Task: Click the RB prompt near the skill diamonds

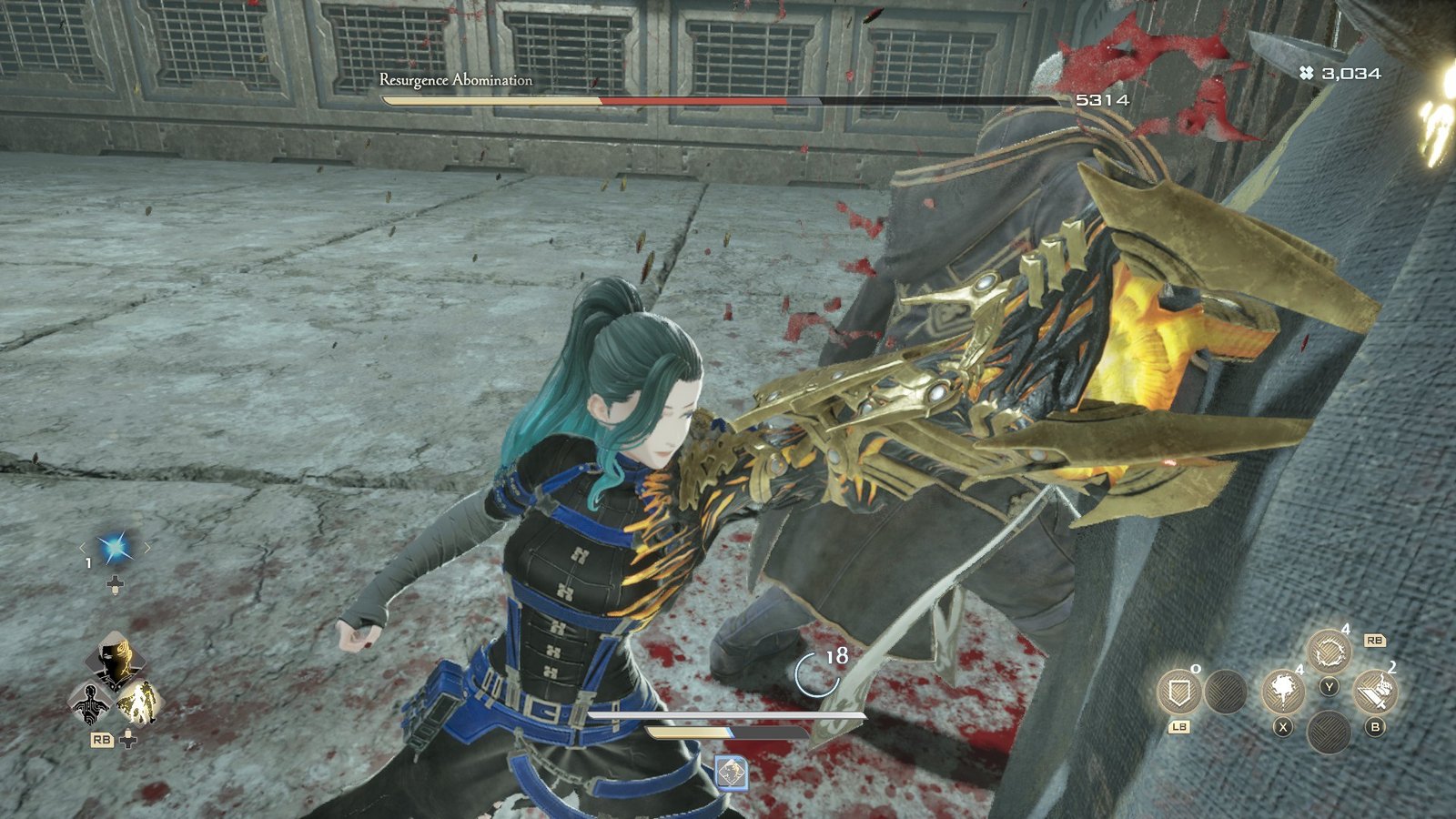Action: [101, 738]
